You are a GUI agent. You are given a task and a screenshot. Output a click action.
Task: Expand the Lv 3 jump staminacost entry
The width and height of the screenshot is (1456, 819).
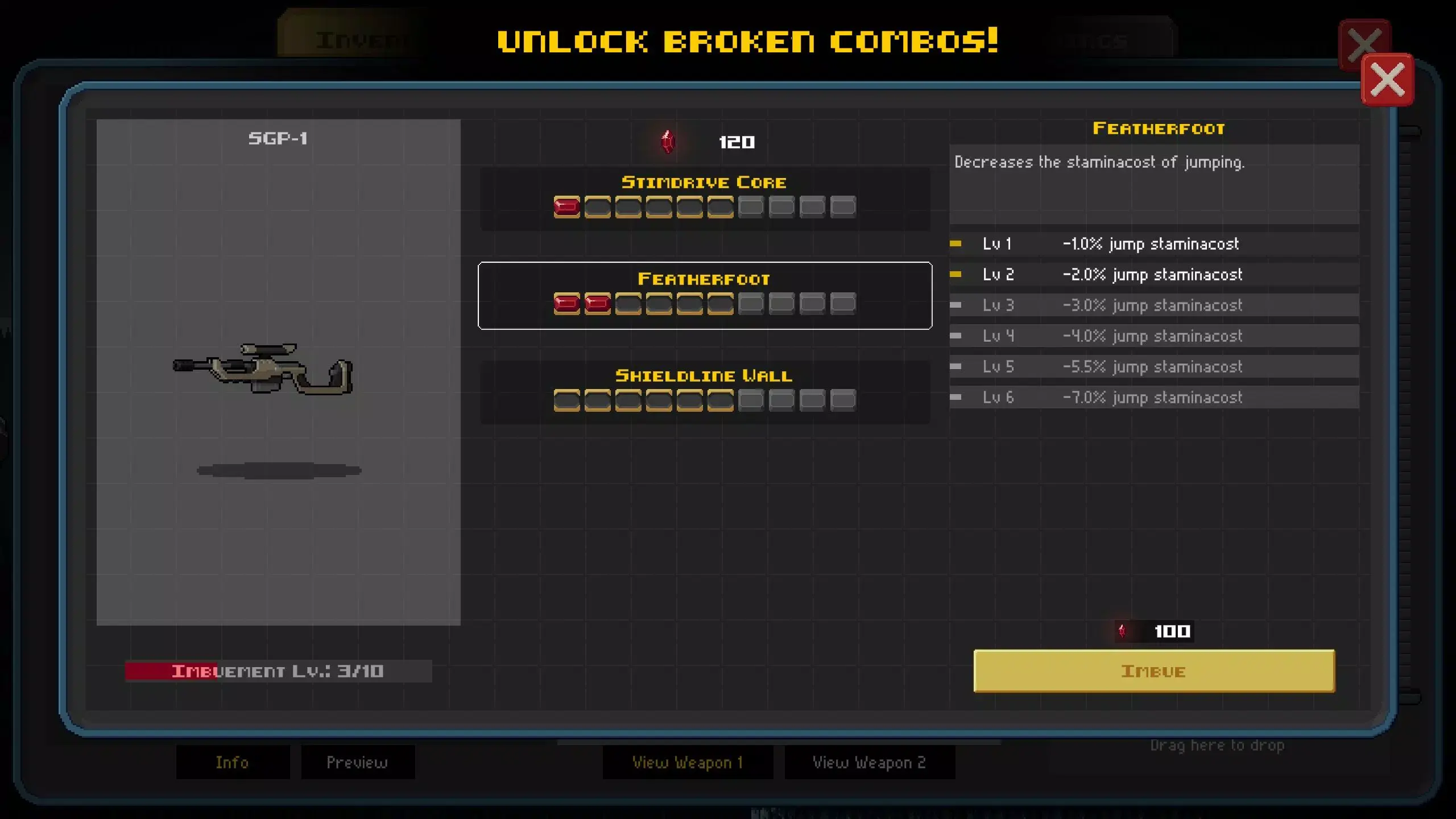click(1155, 305)
